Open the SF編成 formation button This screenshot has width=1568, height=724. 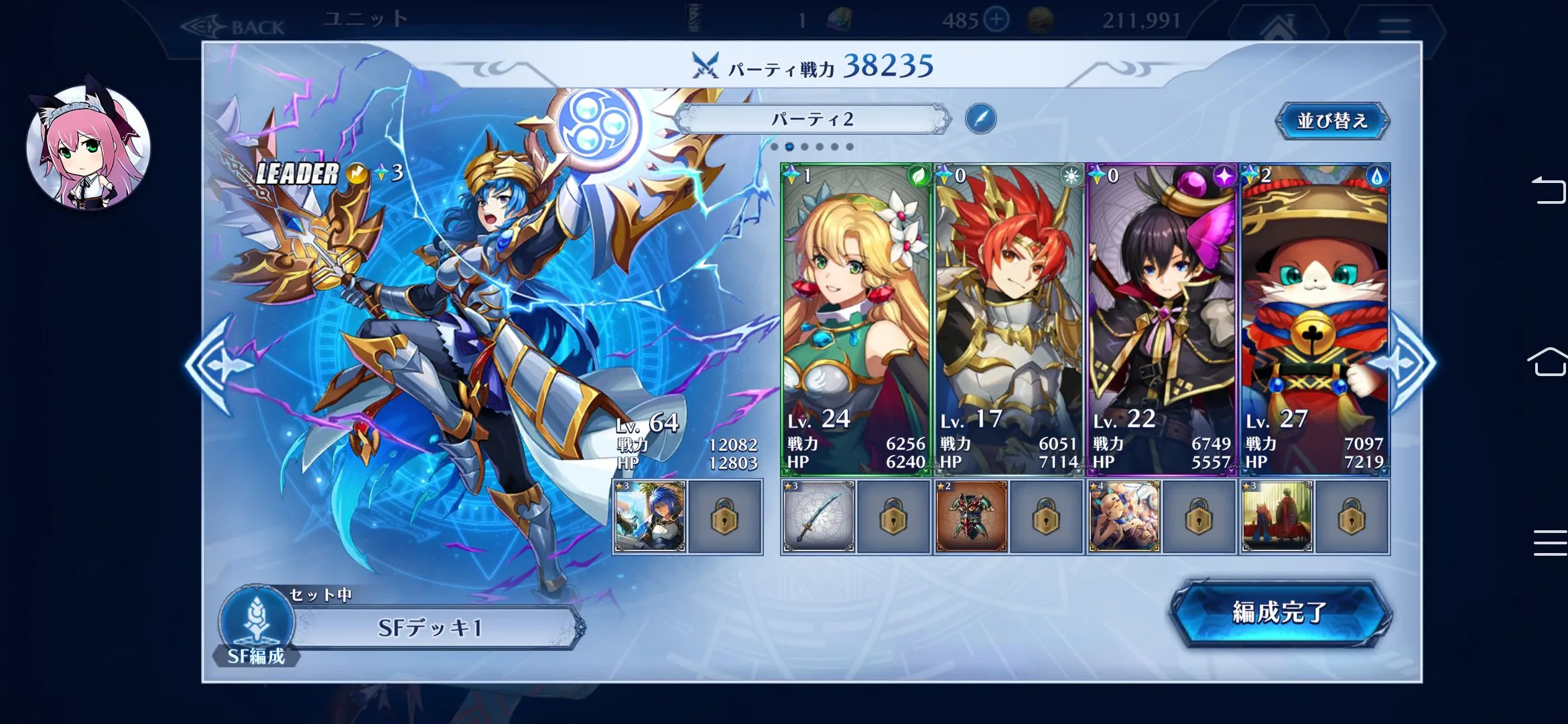coord(257,625)
